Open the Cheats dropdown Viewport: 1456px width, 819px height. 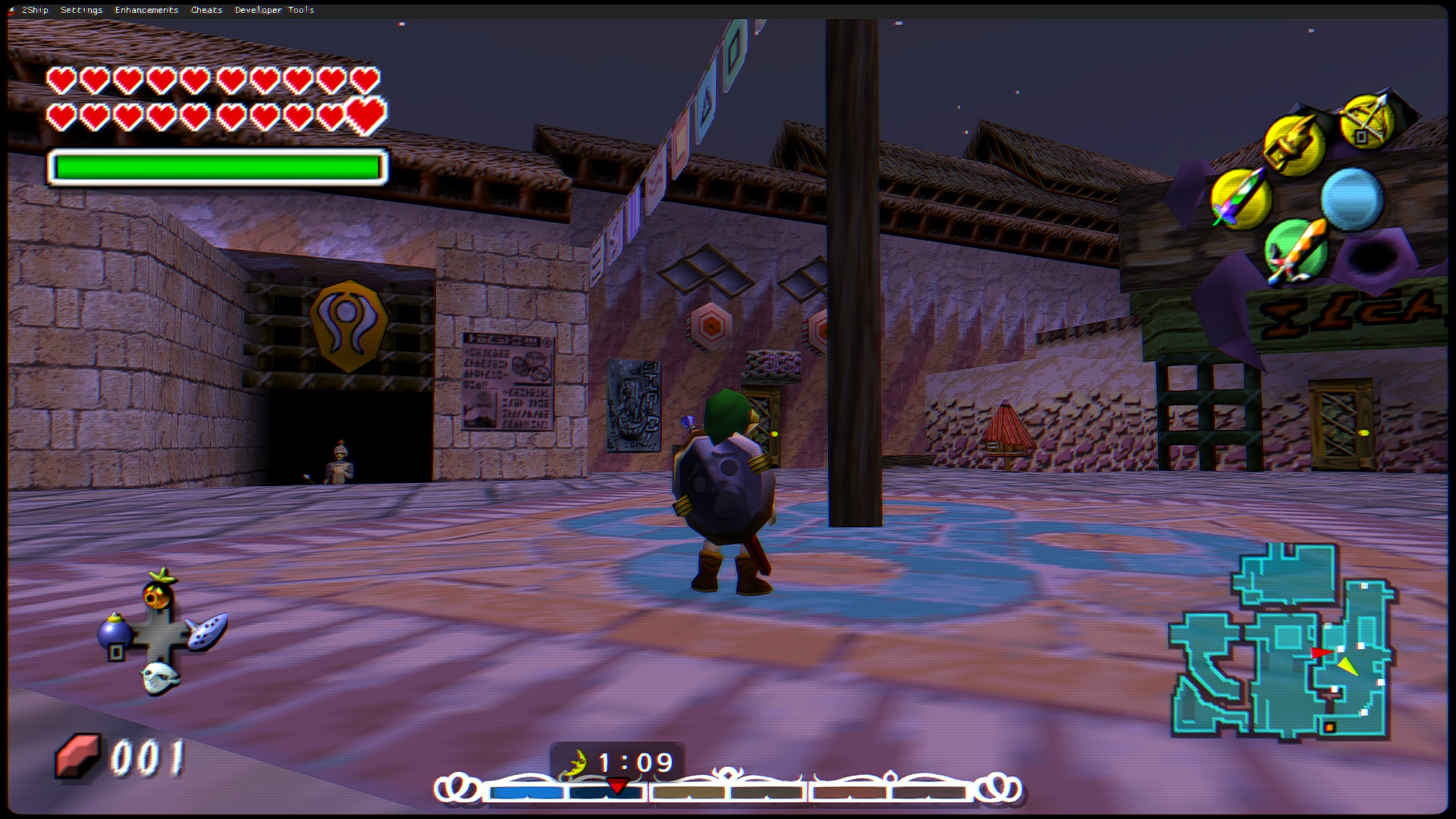tap(206, 10)
